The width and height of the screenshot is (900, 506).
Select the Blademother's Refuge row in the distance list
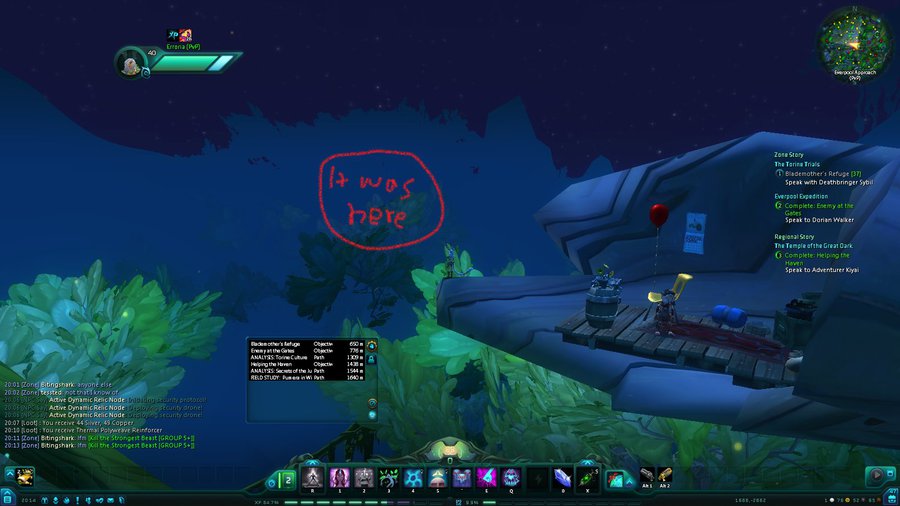point(278,344)
